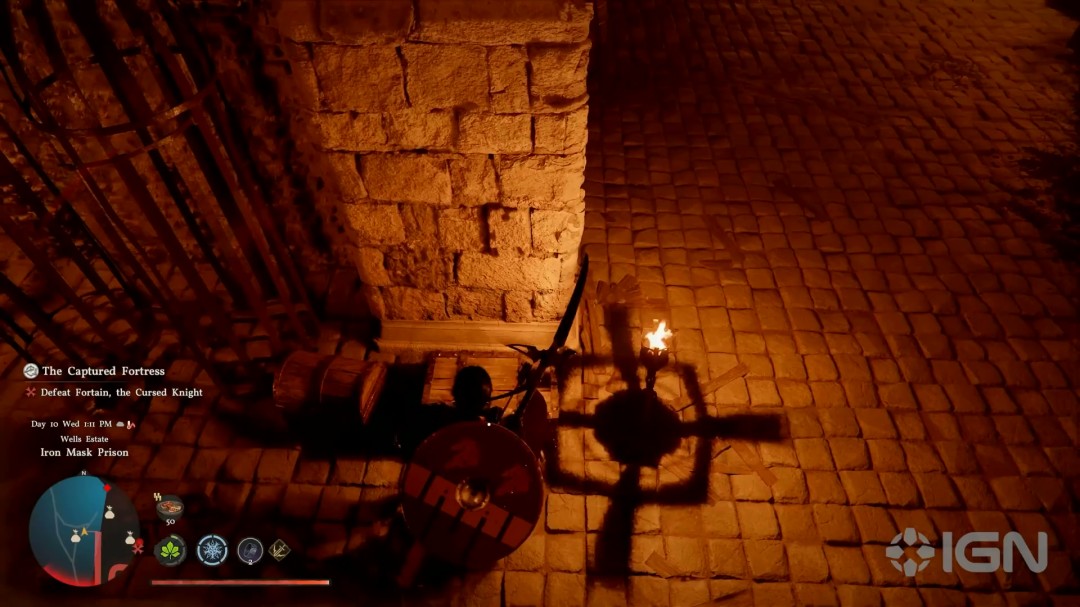This screenshot has height=607, width=1080.
Task: Select the dark ring item slot
Action: 250,550
